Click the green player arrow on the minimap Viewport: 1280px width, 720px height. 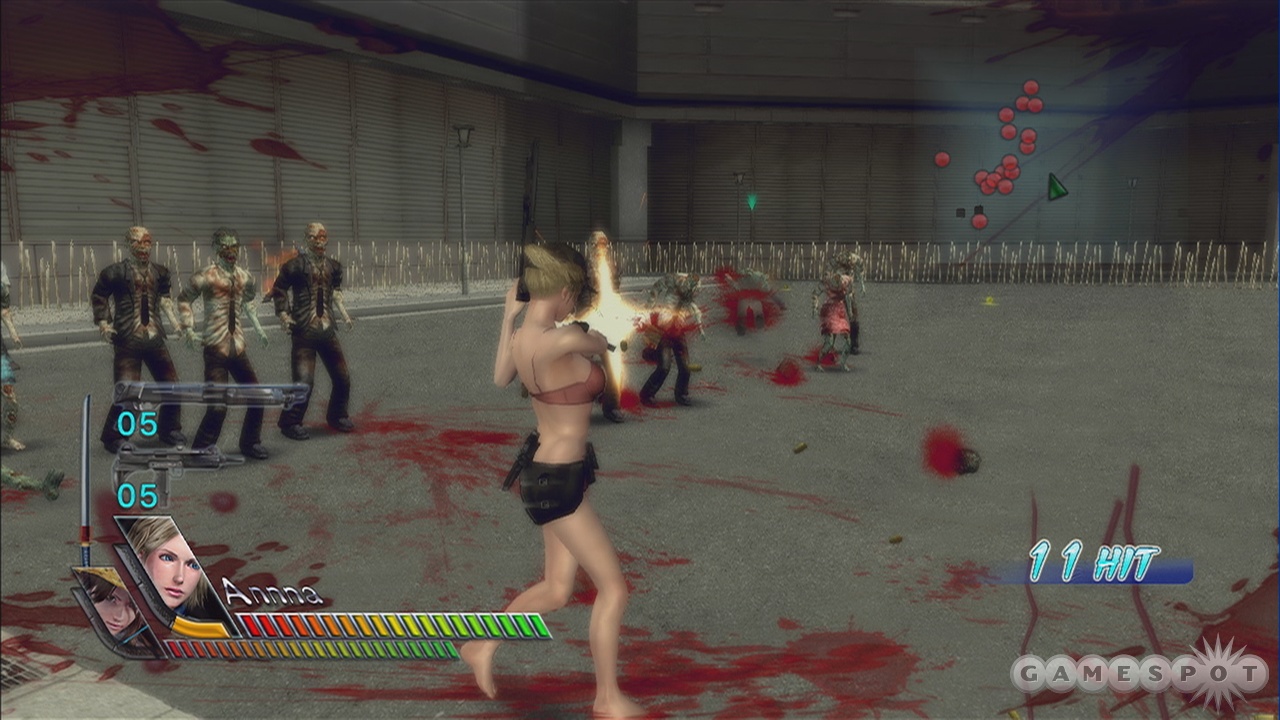(x=1056, y=185)
